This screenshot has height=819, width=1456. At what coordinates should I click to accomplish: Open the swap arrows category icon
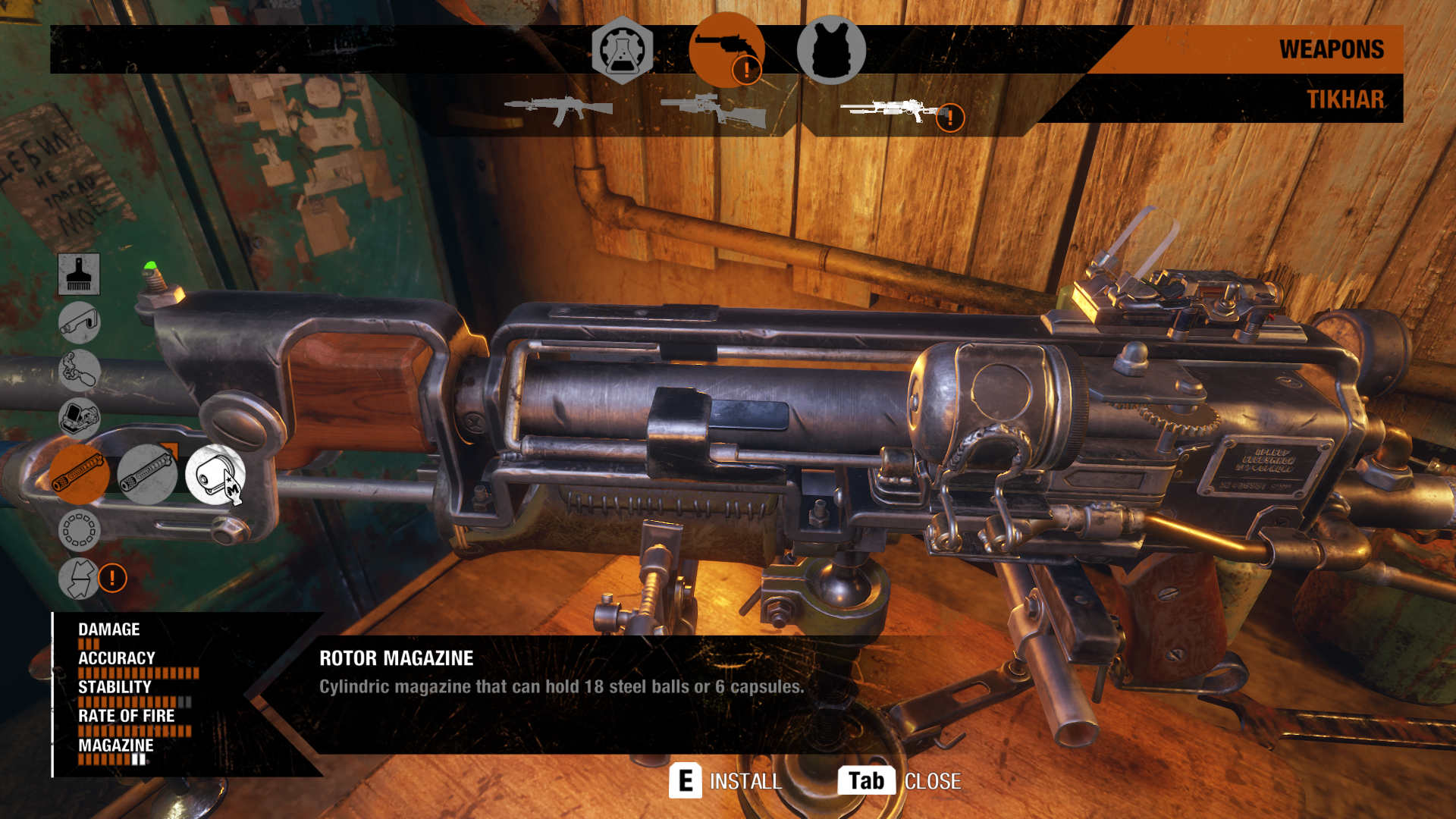pyautogui.click(x=79, y=579)
